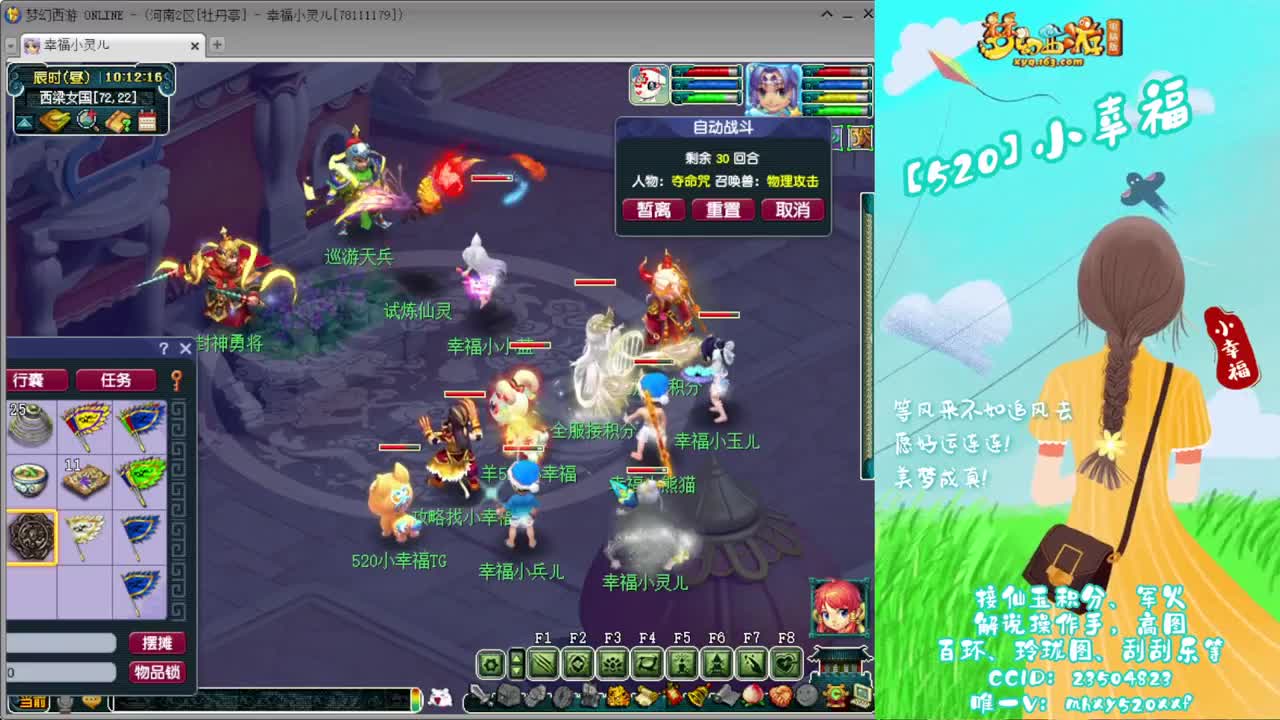Open the 当前 dropdown below the inventory
Screen dimensions: 1280x720
pos(30,703)
